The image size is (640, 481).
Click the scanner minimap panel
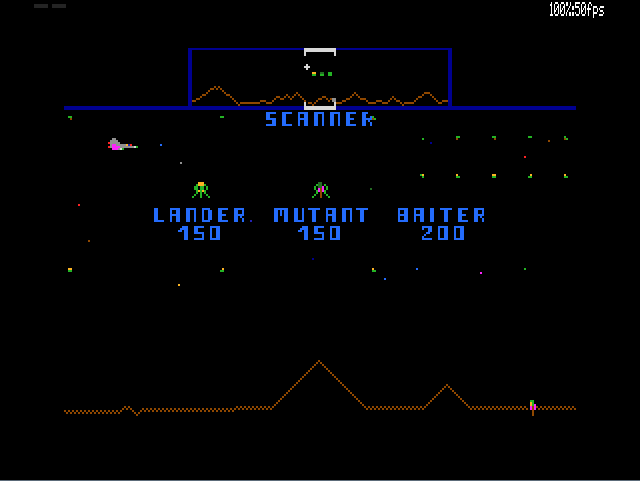tap(320, 77)
